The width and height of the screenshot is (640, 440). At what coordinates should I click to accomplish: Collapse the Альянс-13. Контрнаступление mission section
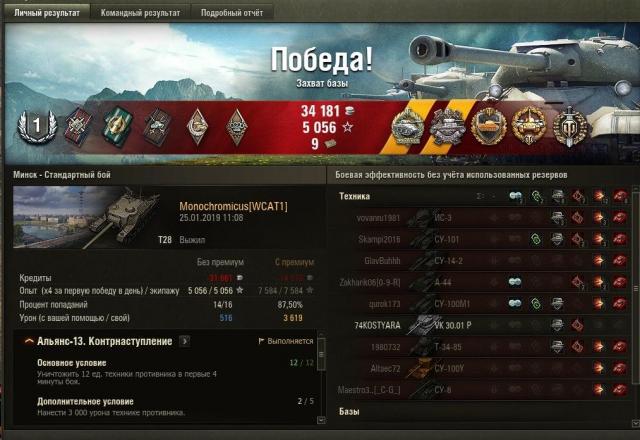[28, 341]
